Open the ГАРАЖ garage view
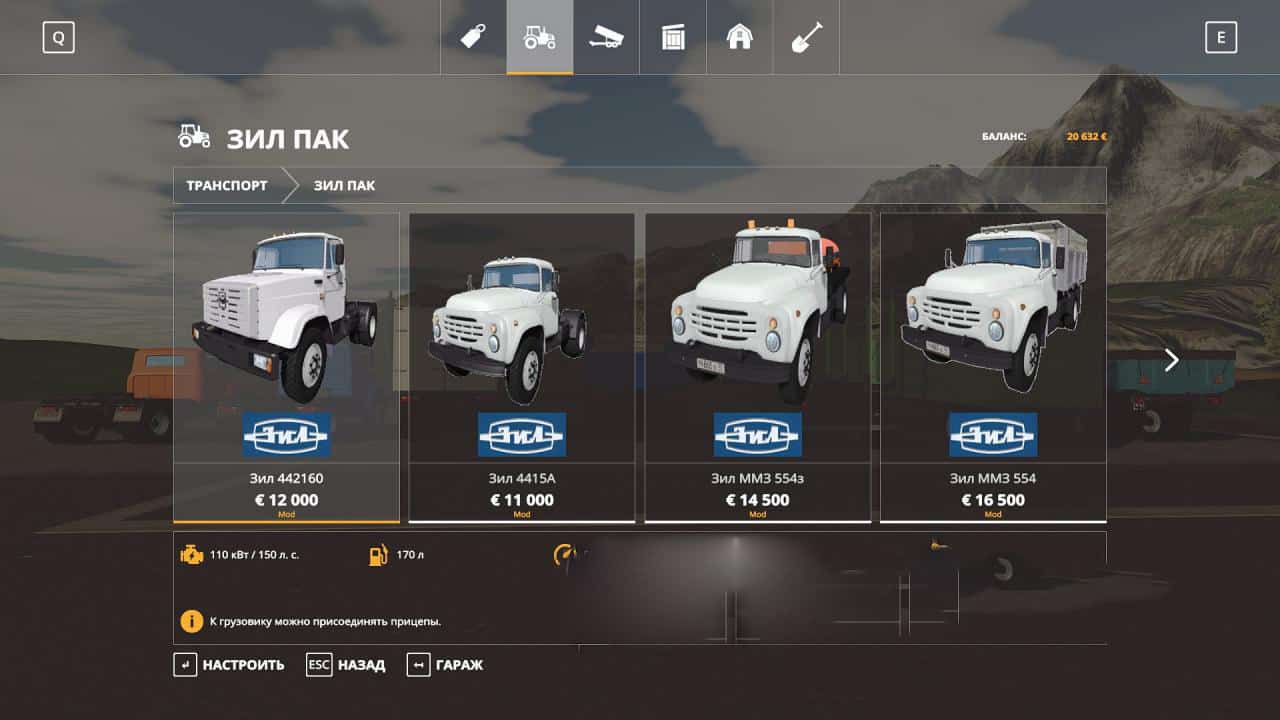 click(x=445, y=665)
